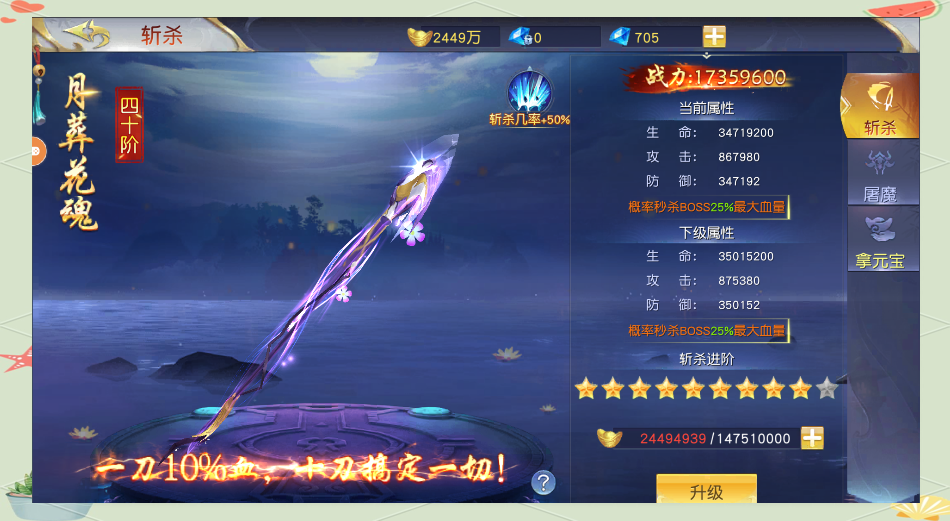Click the 升级 upgrade button
Image resolution: width=950 pixels, height=521 pixels.
706,490
